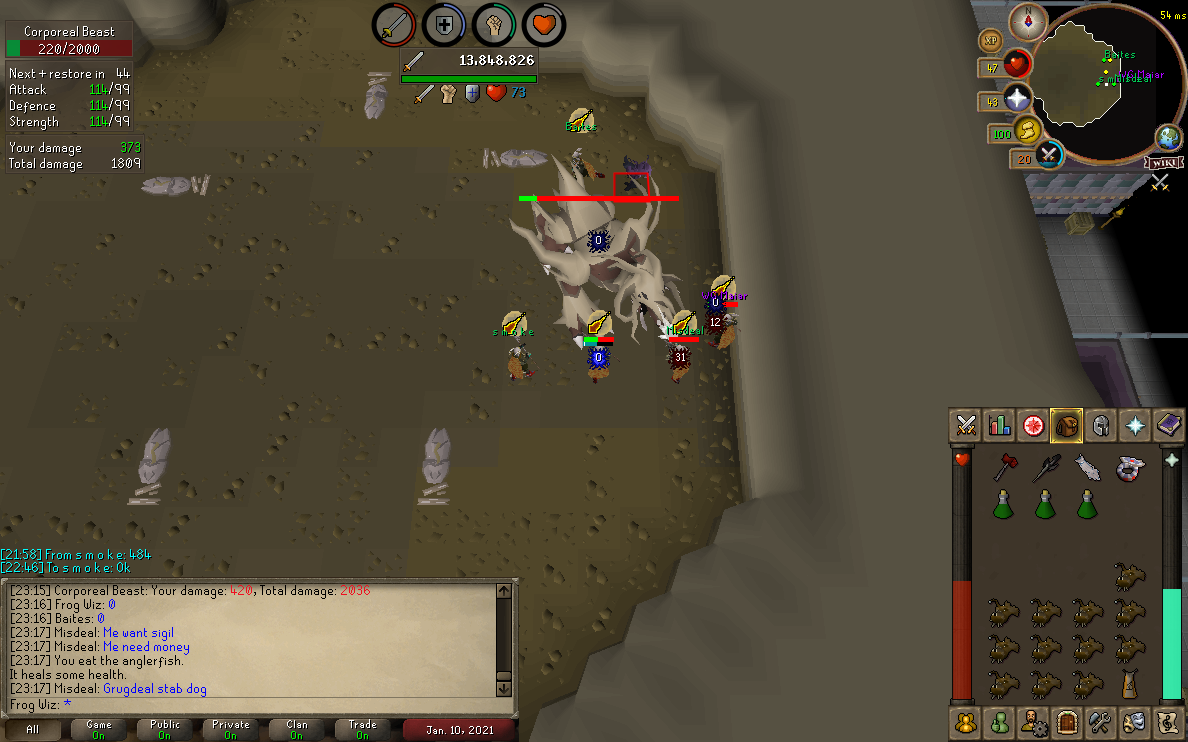This screenshot has height=742, width=1188.
Task: Open the Worn Equipment helmet tab
Action: (1100, 425)
